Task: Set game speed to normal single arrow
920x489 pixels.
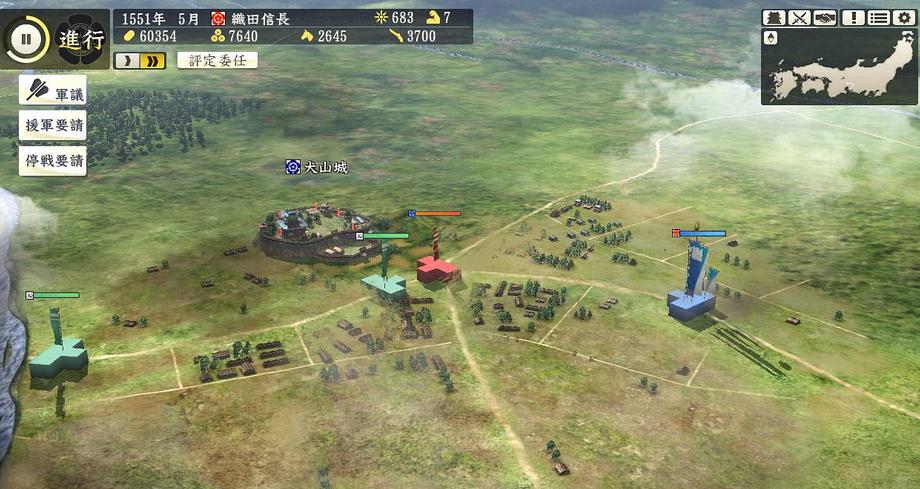Action: click(128, 61)
